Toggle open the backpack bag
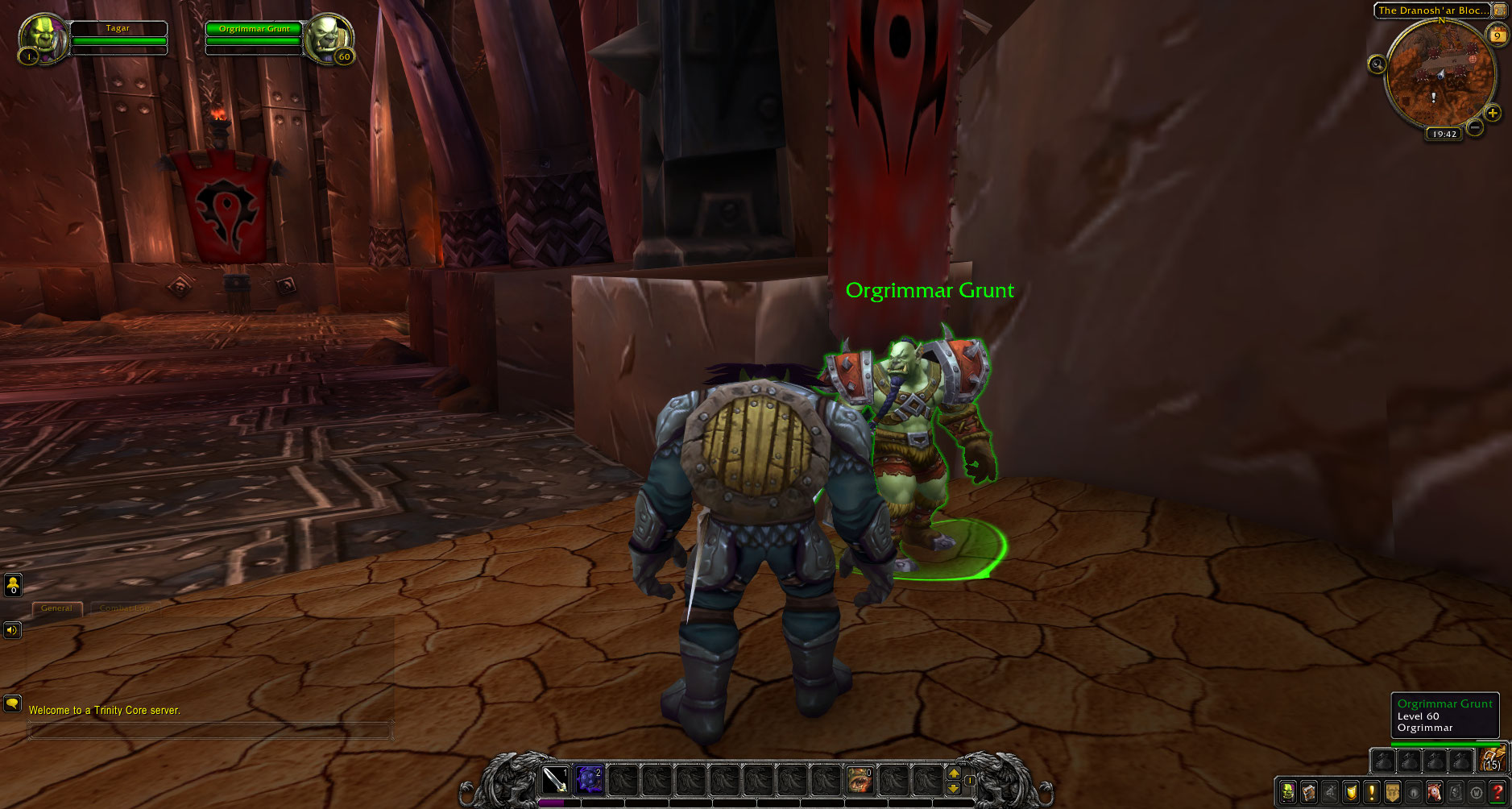 click(x=1493, y=761)
